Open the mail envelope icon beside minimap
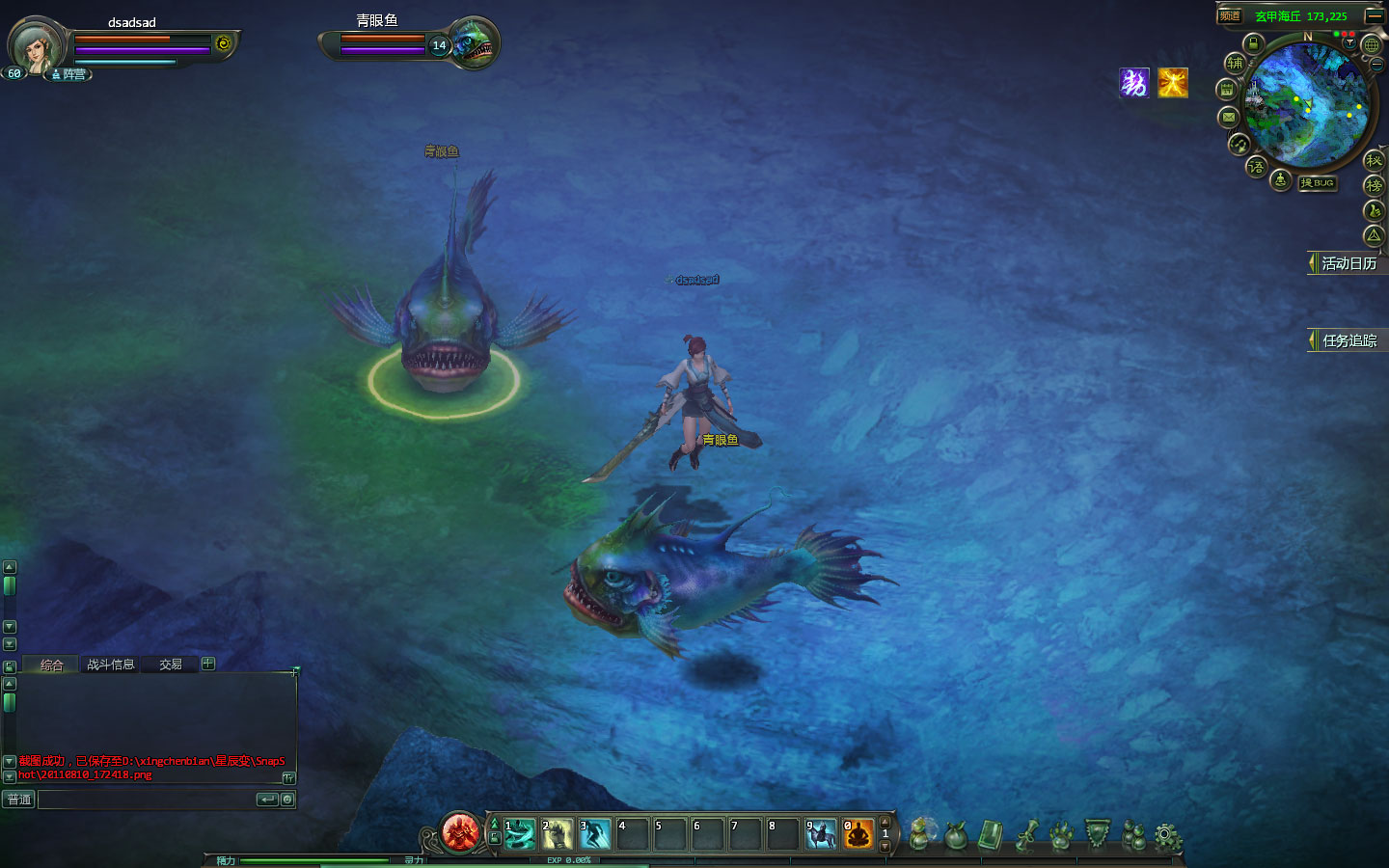This screenshot has width=1389, height=868. pyautogui.click(x=1228, y=118)
